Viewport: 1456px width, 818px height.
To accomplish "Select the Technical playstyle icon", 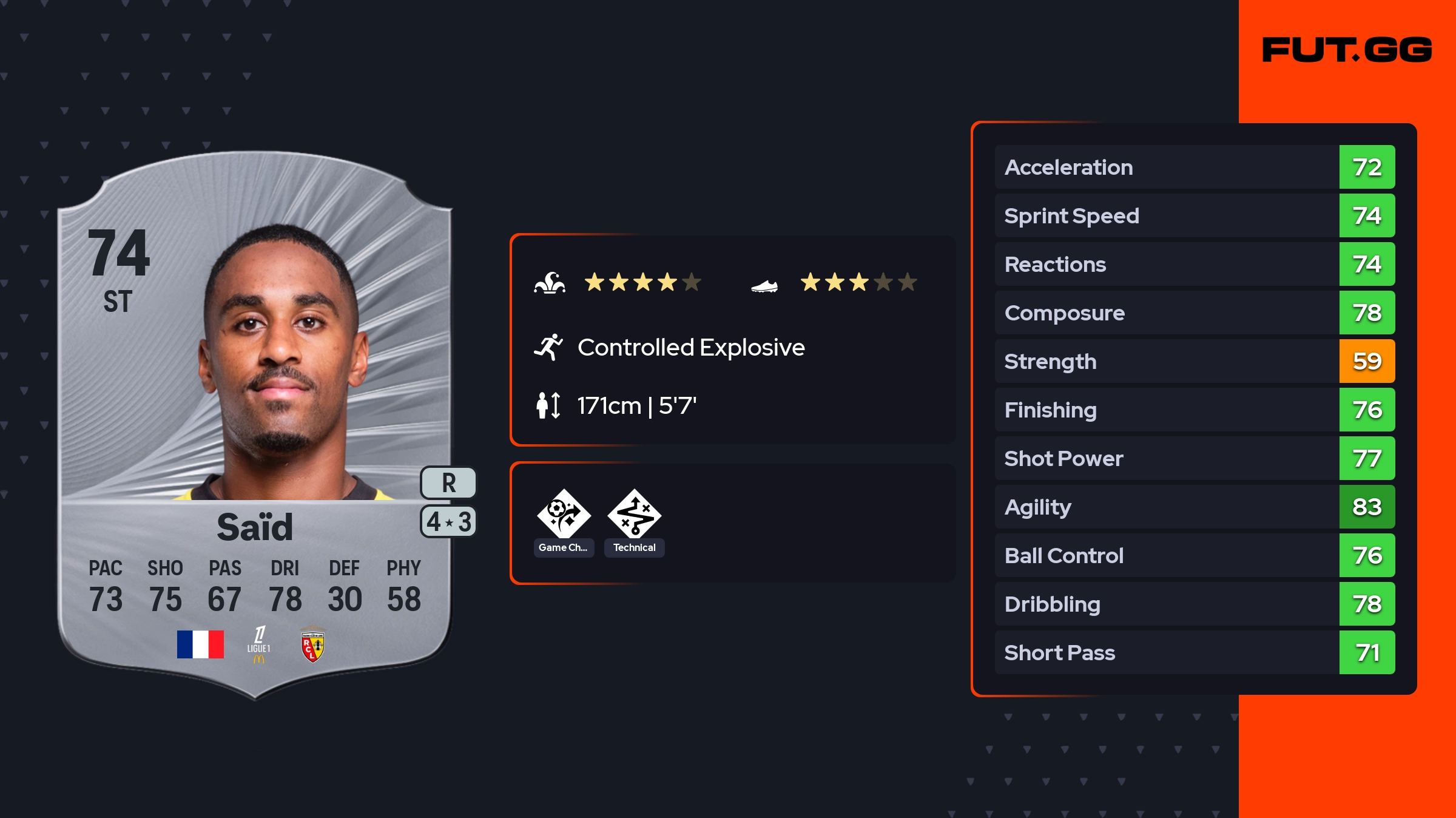I will pyautogui.click(x=634, y=514).
